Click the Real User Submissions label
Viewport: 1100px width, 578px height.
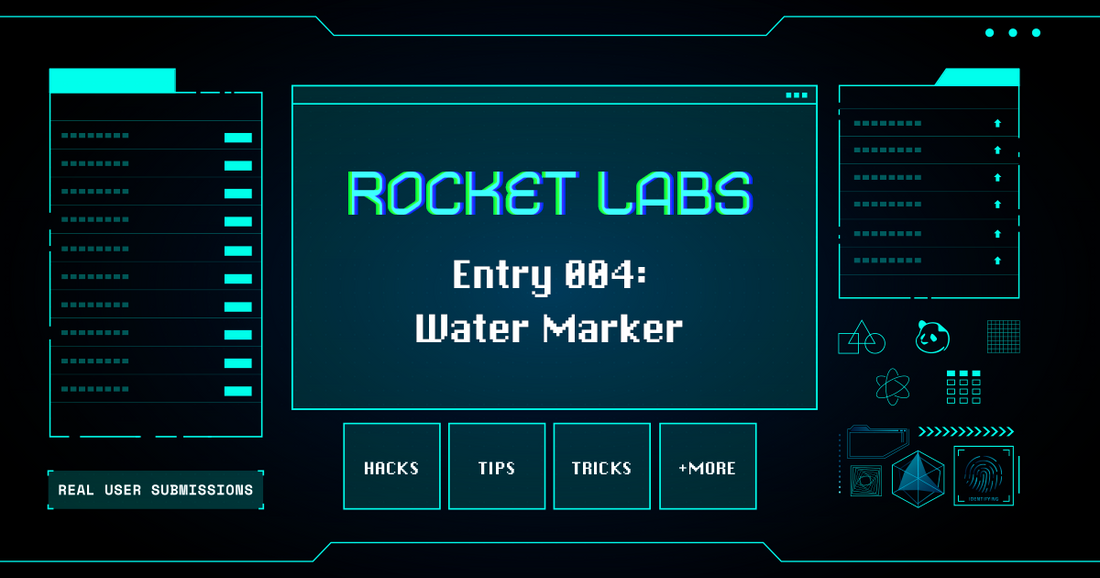[155, 490]
